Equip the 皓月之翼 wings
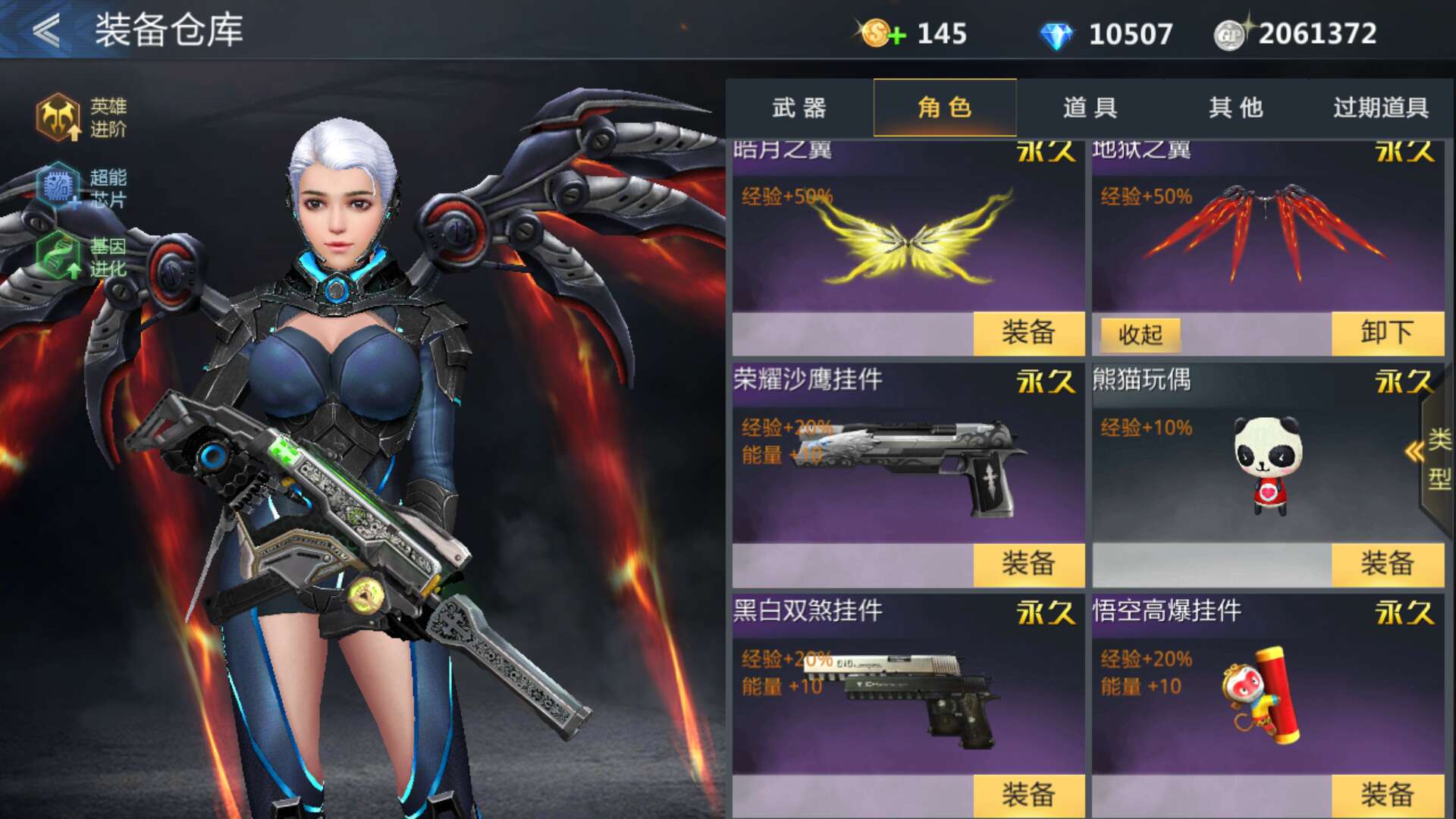The width and height of the screenshot is (1456, 819). (x=1029, y=334)
